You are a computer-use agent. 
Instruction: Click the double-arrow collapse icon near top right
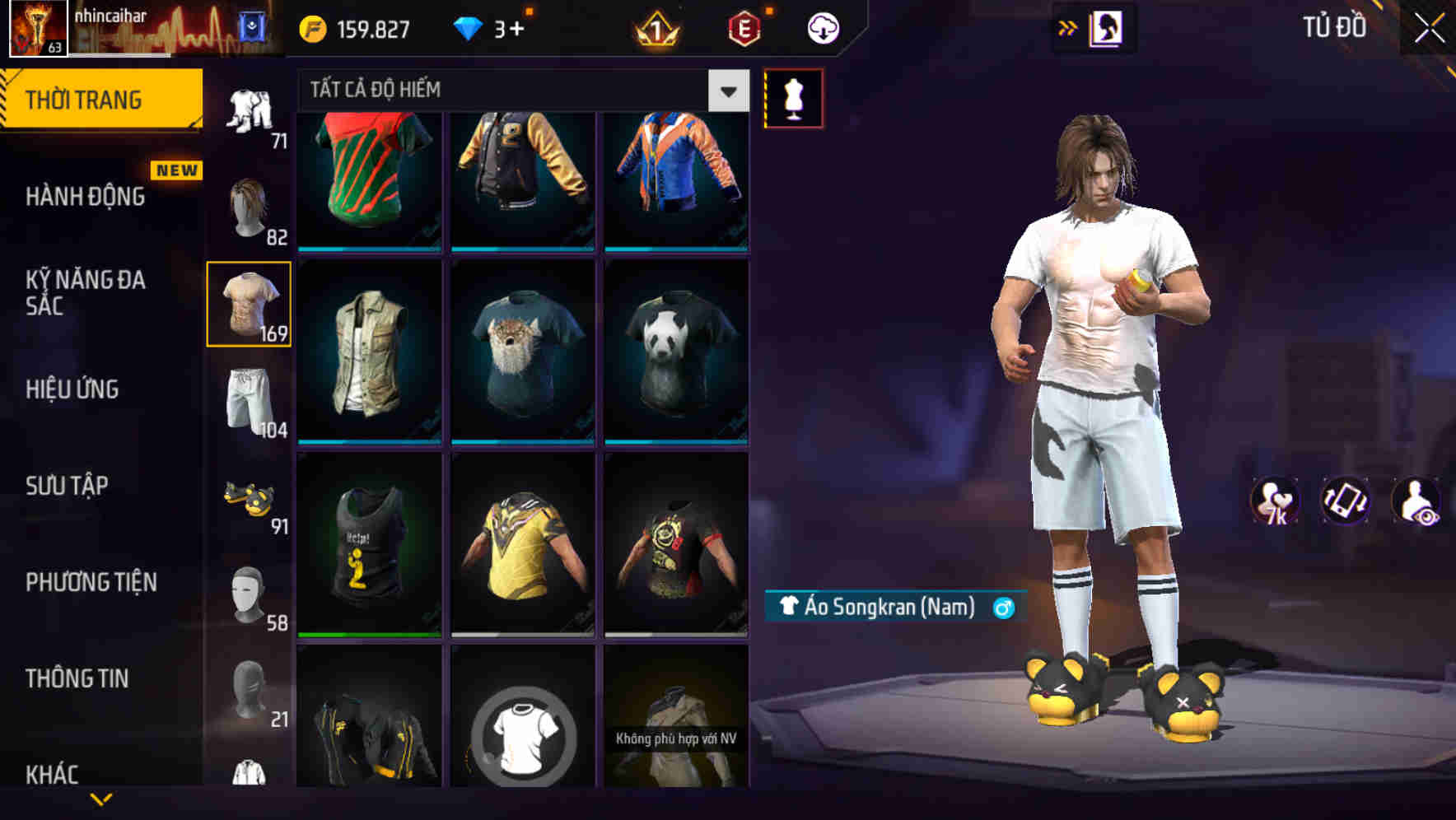point(1068,27)
